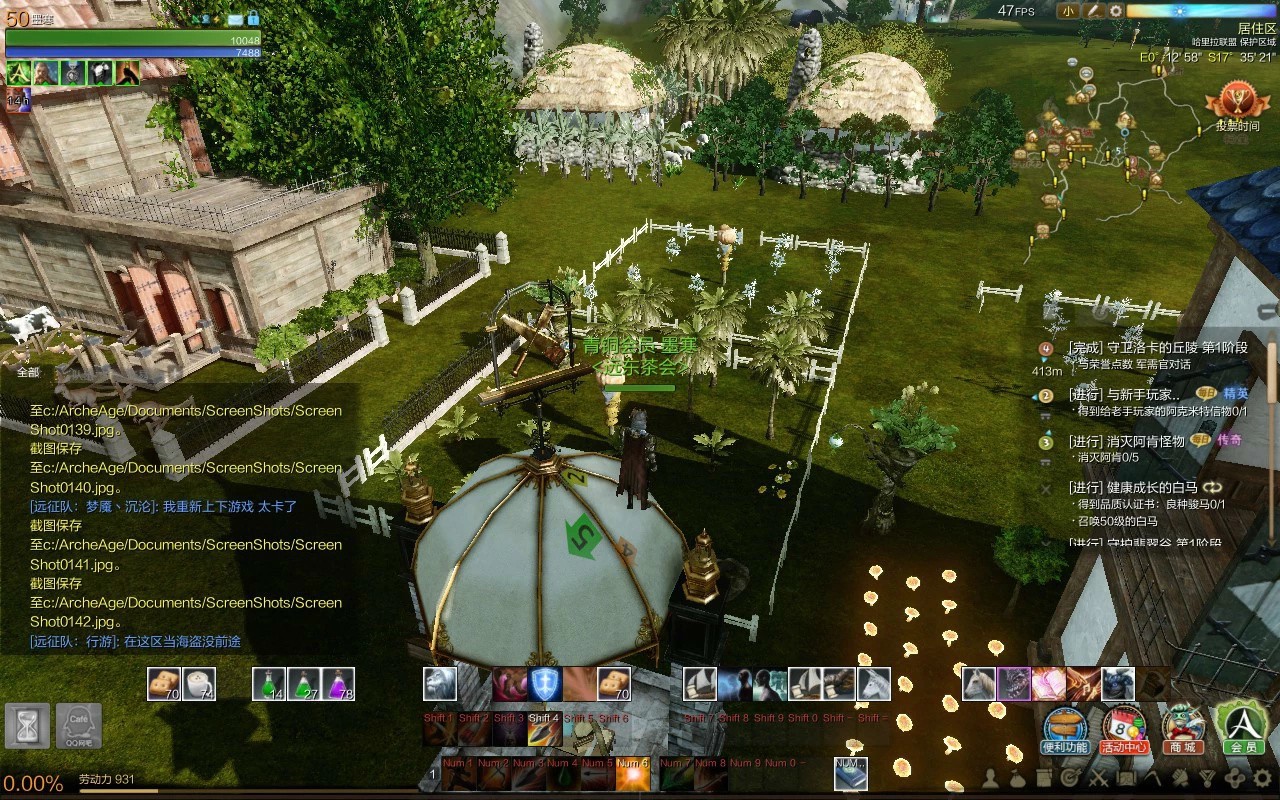Activate the white lion mount icon
This screenshot has height=800, width=1280.
(440, 684)
